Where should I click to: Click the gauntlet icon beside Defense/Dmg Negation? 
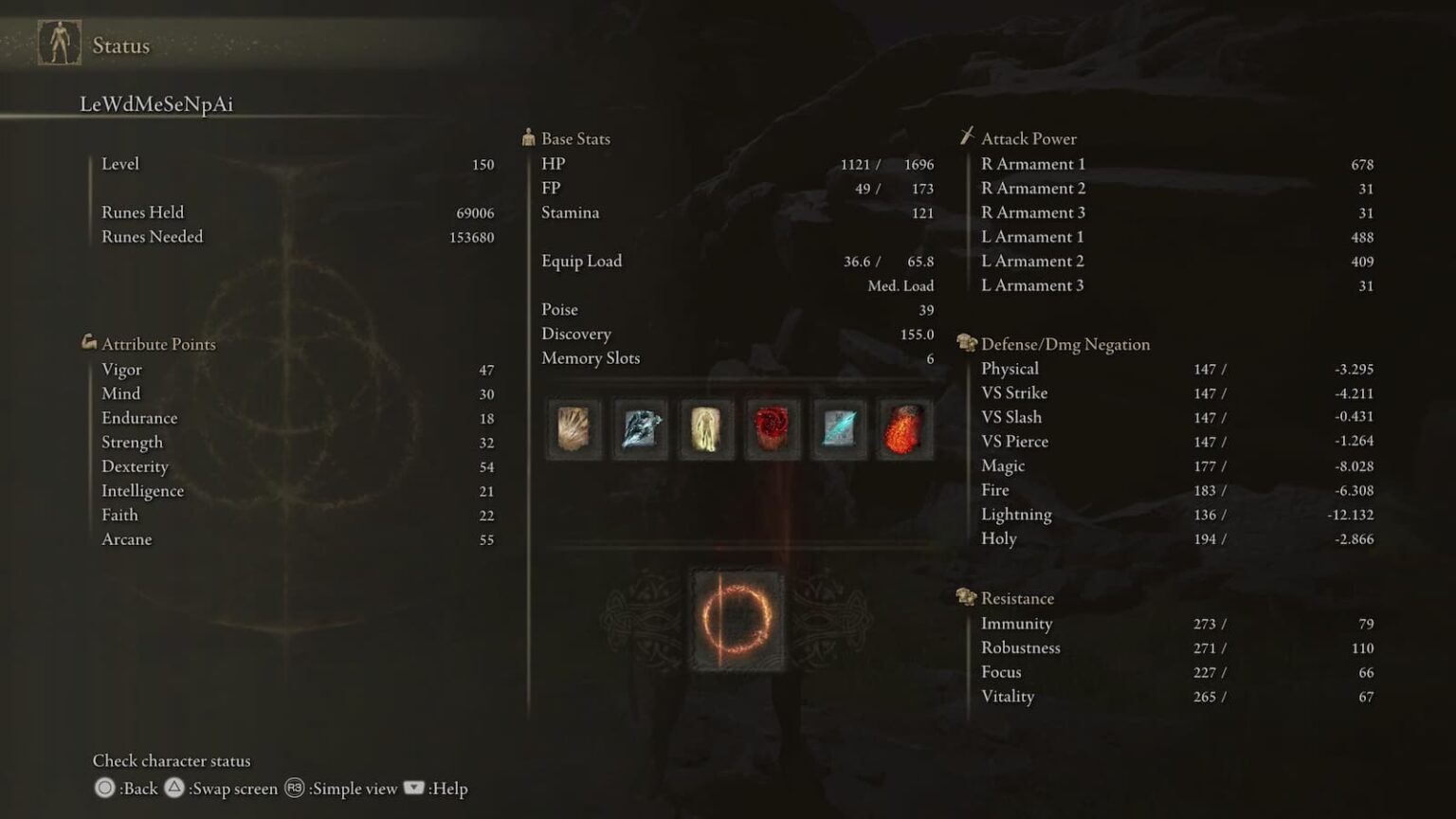click(967, 343)
